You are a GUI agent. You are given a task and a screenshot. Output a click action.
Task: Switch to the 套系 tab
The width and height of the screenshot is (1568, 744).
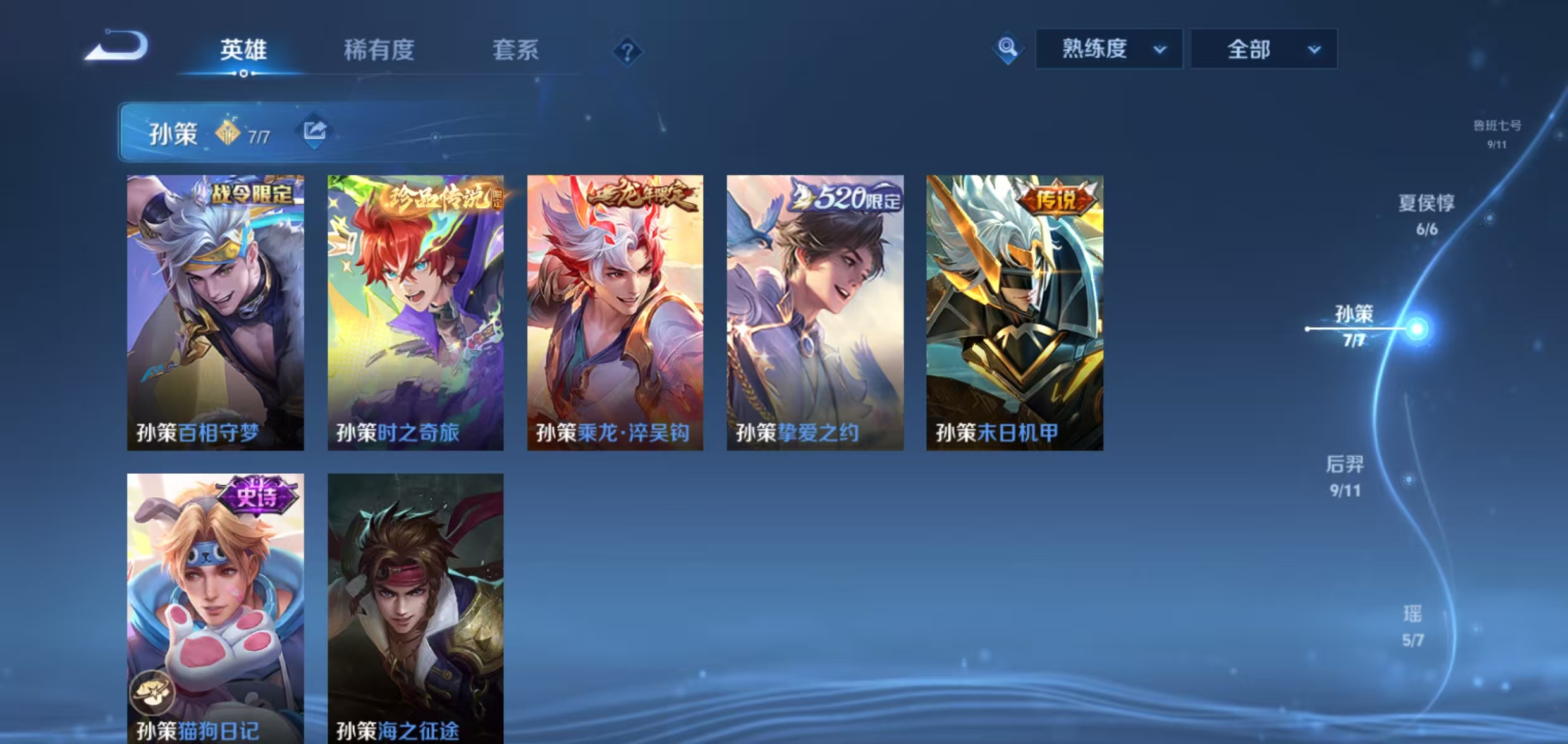[517, 51]
